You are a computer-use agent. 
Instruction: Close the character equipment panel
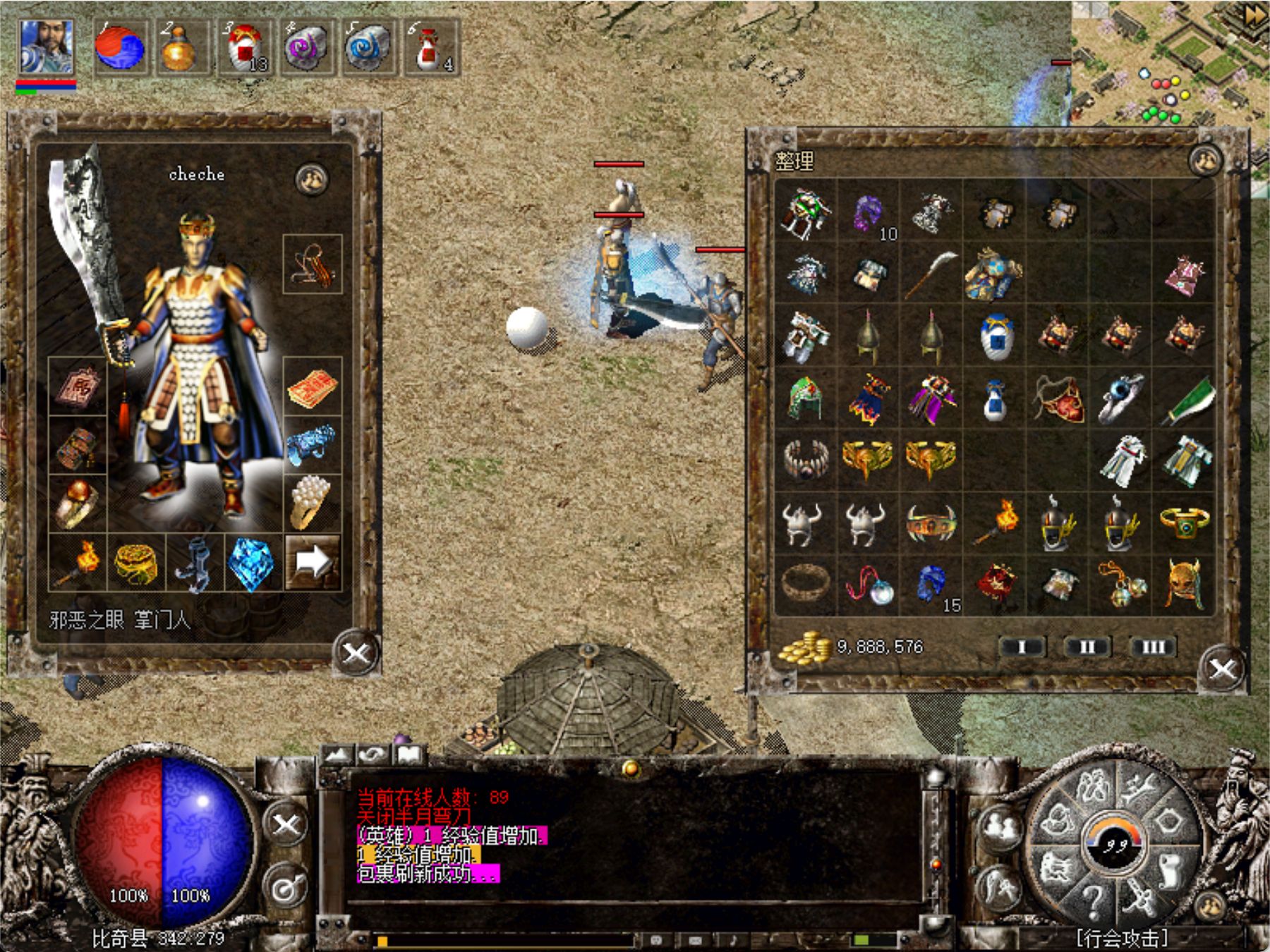click(x=355, y=653)
